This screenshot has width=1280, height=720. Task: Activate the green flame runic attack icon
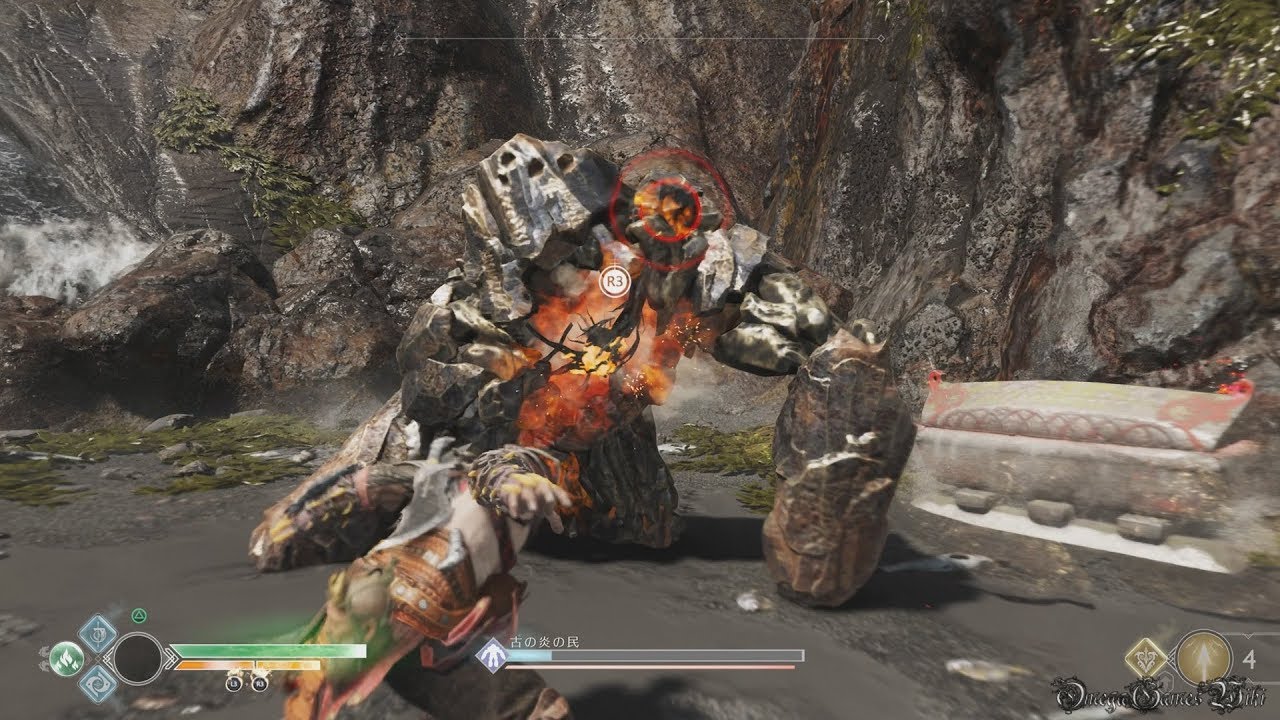(66, 659)
